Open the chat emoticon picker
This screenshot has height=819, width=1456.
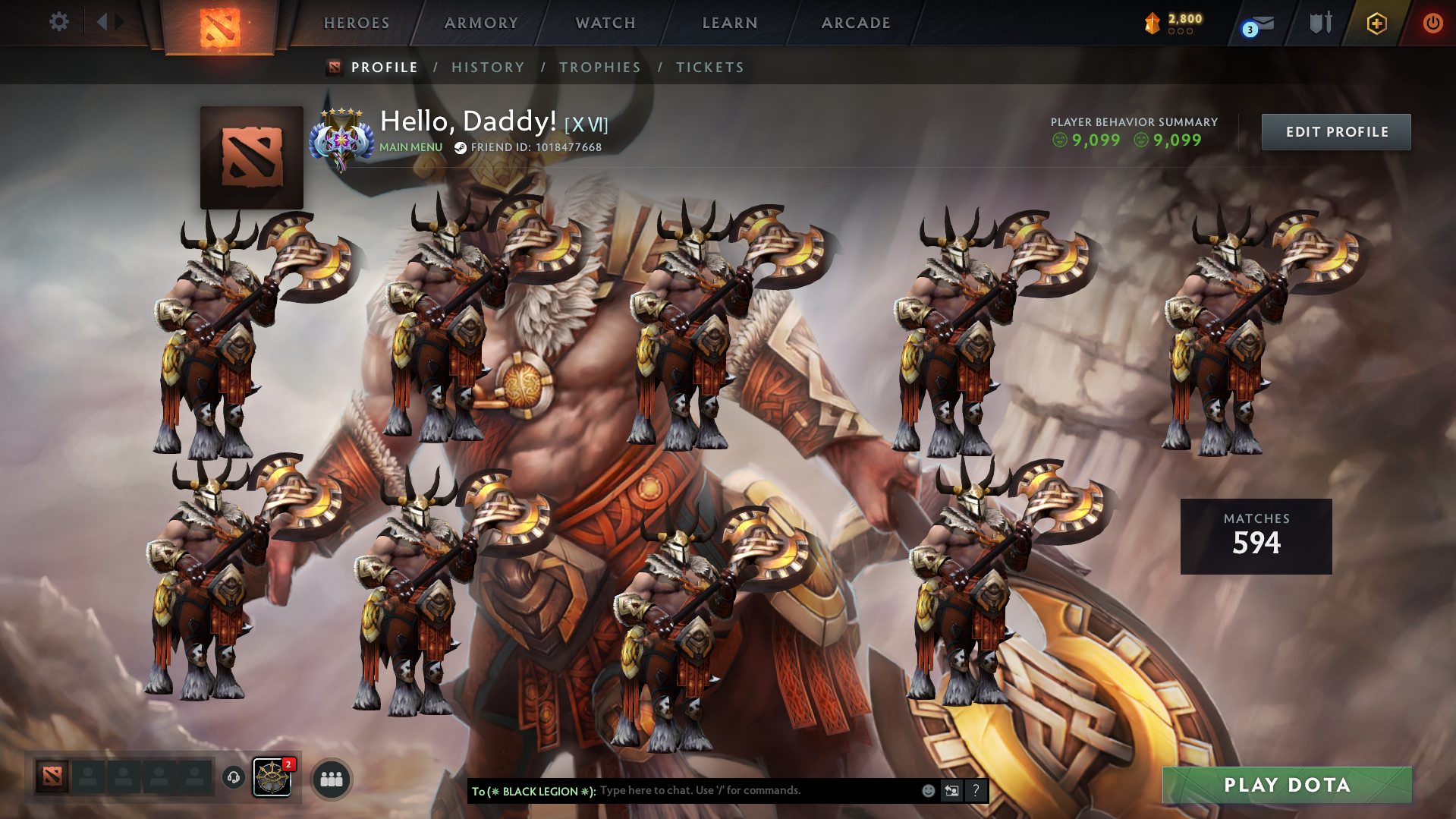[928, 791]
